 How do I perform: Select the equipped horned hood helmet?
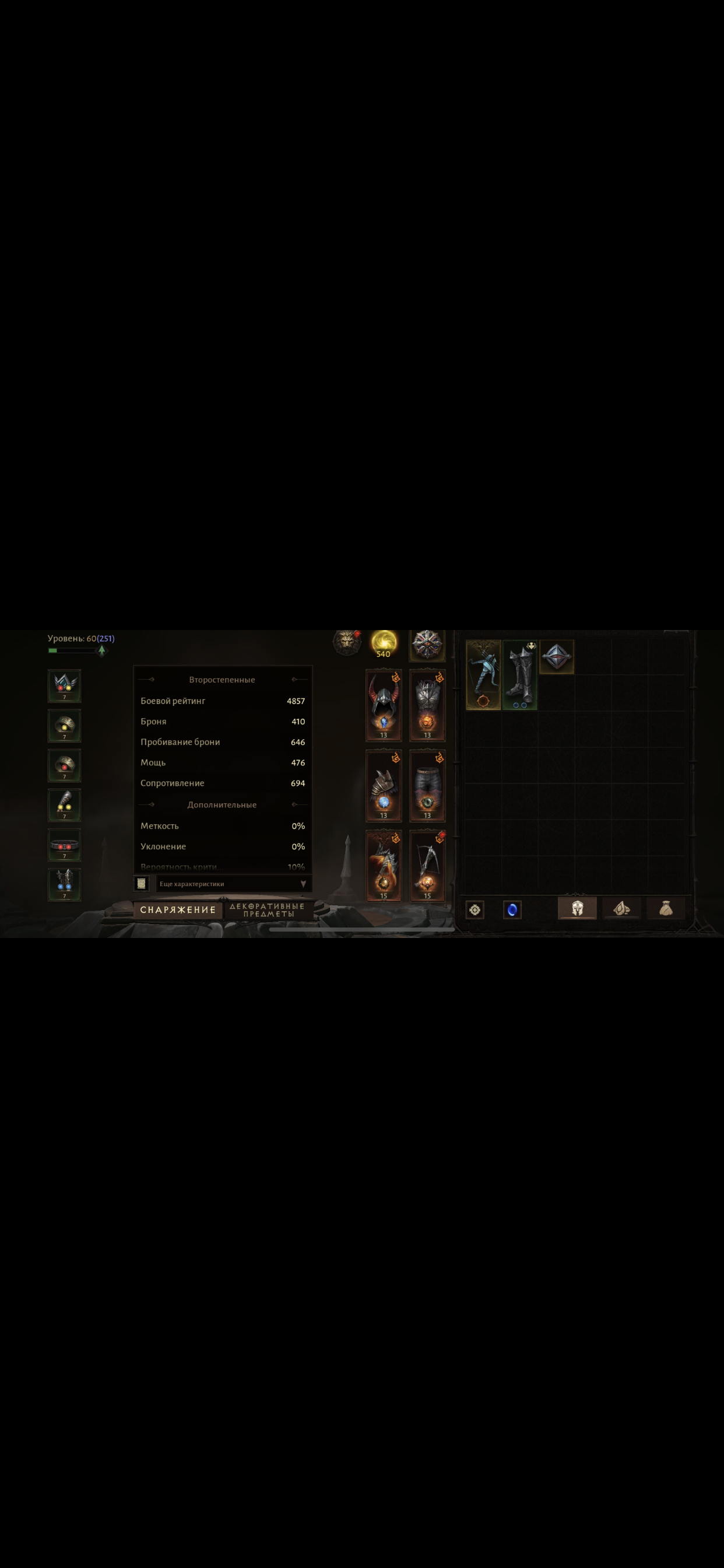[x=384, y=705]
